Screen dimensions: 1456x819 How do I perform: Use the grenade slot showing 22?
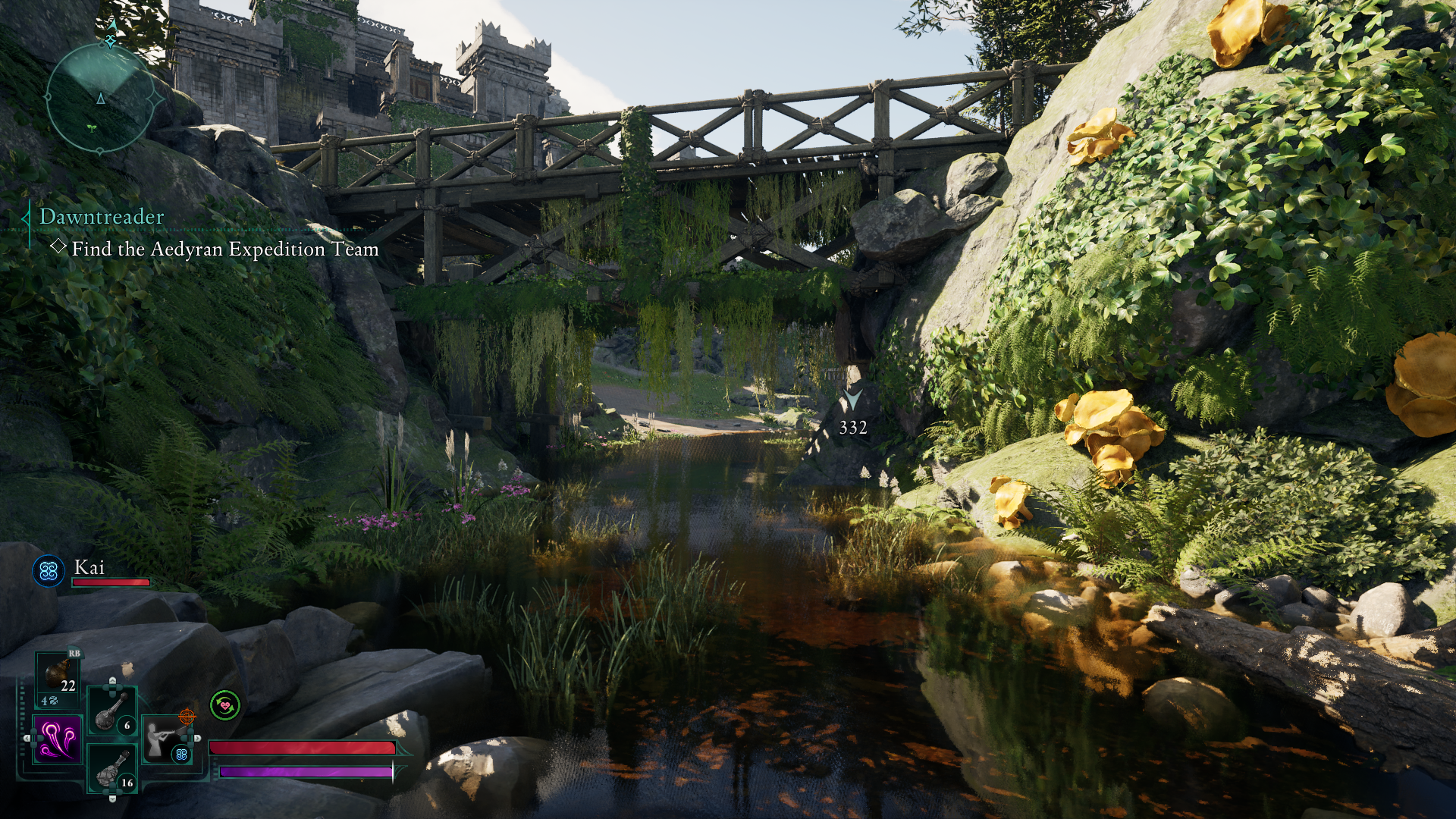pyautogui.click(x=59, y=676)
